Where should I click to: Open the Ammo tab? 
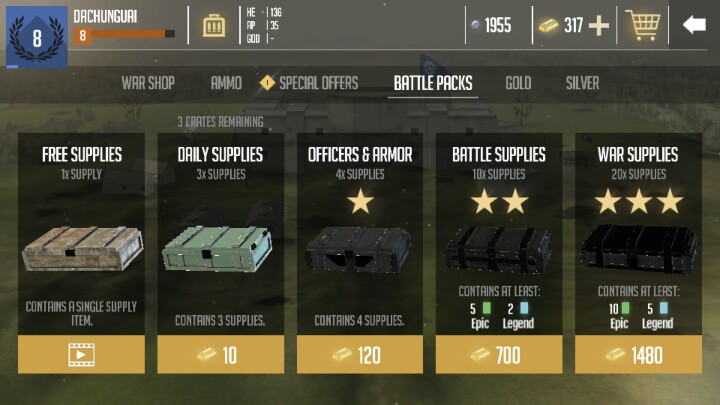pyautogui.click(x=226, y=83)
